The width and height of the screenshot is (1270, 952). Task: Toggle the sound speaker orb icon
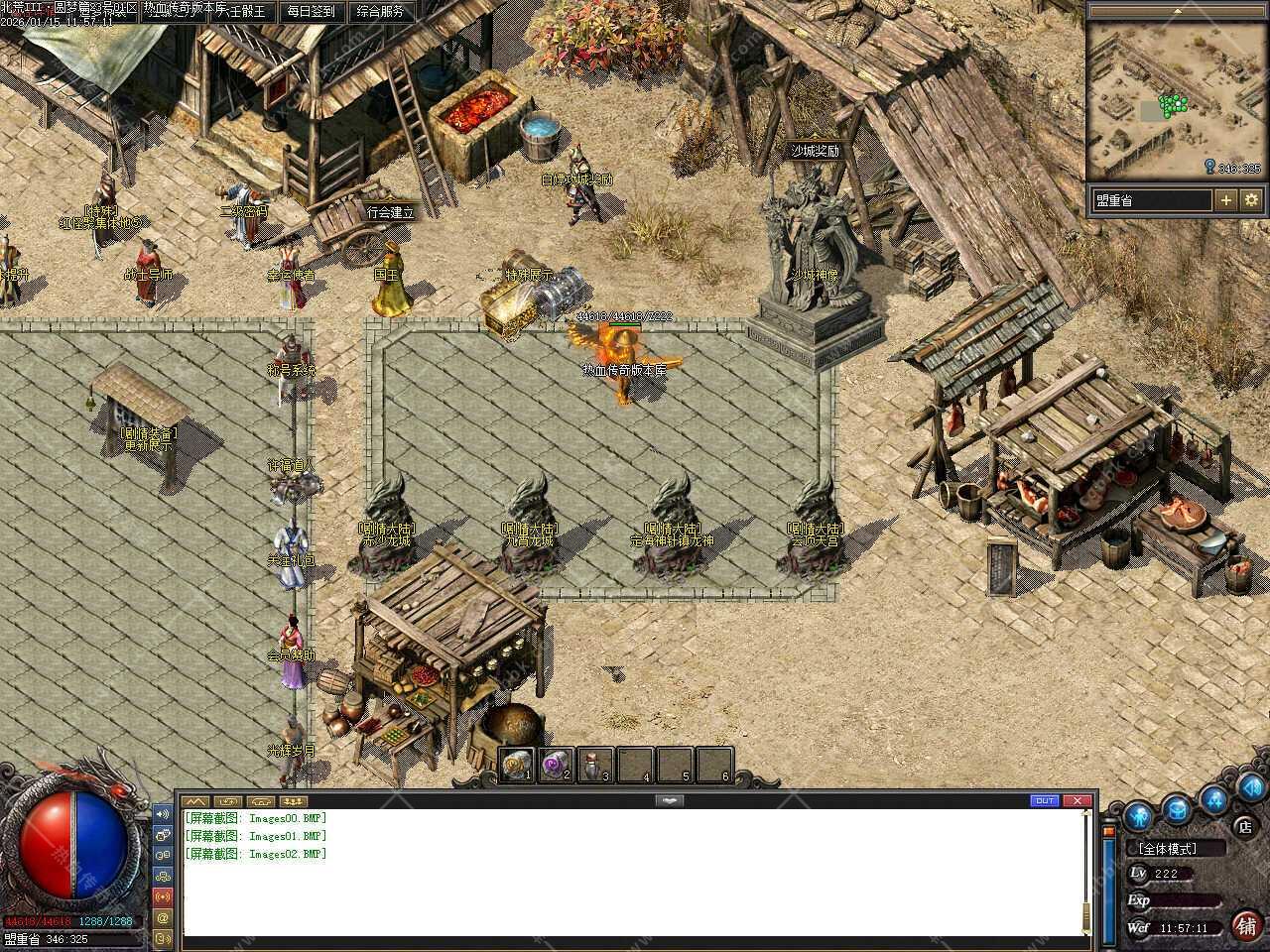tap(1249, 788)
